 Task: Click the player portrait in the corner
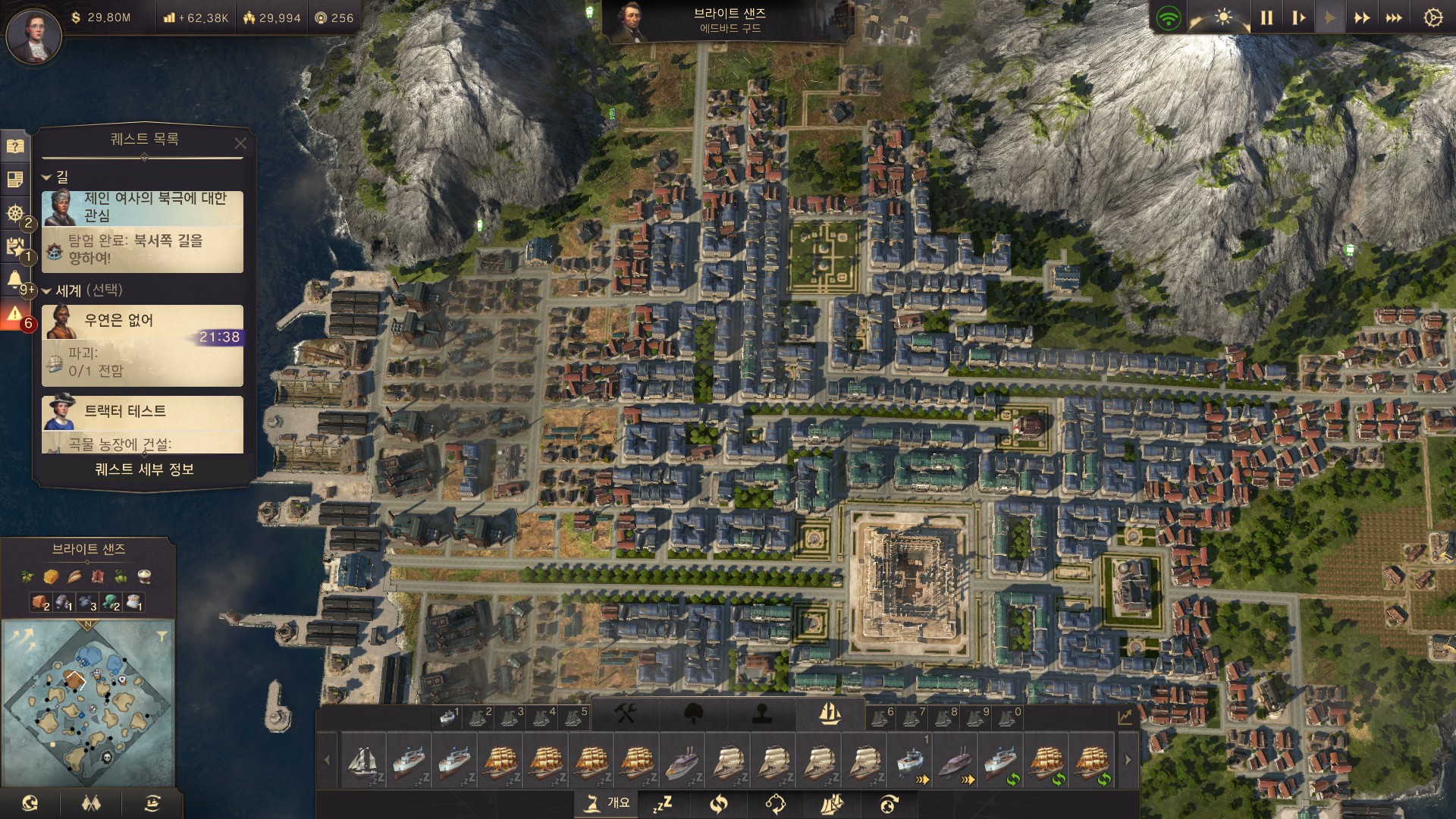click(33, 35)
